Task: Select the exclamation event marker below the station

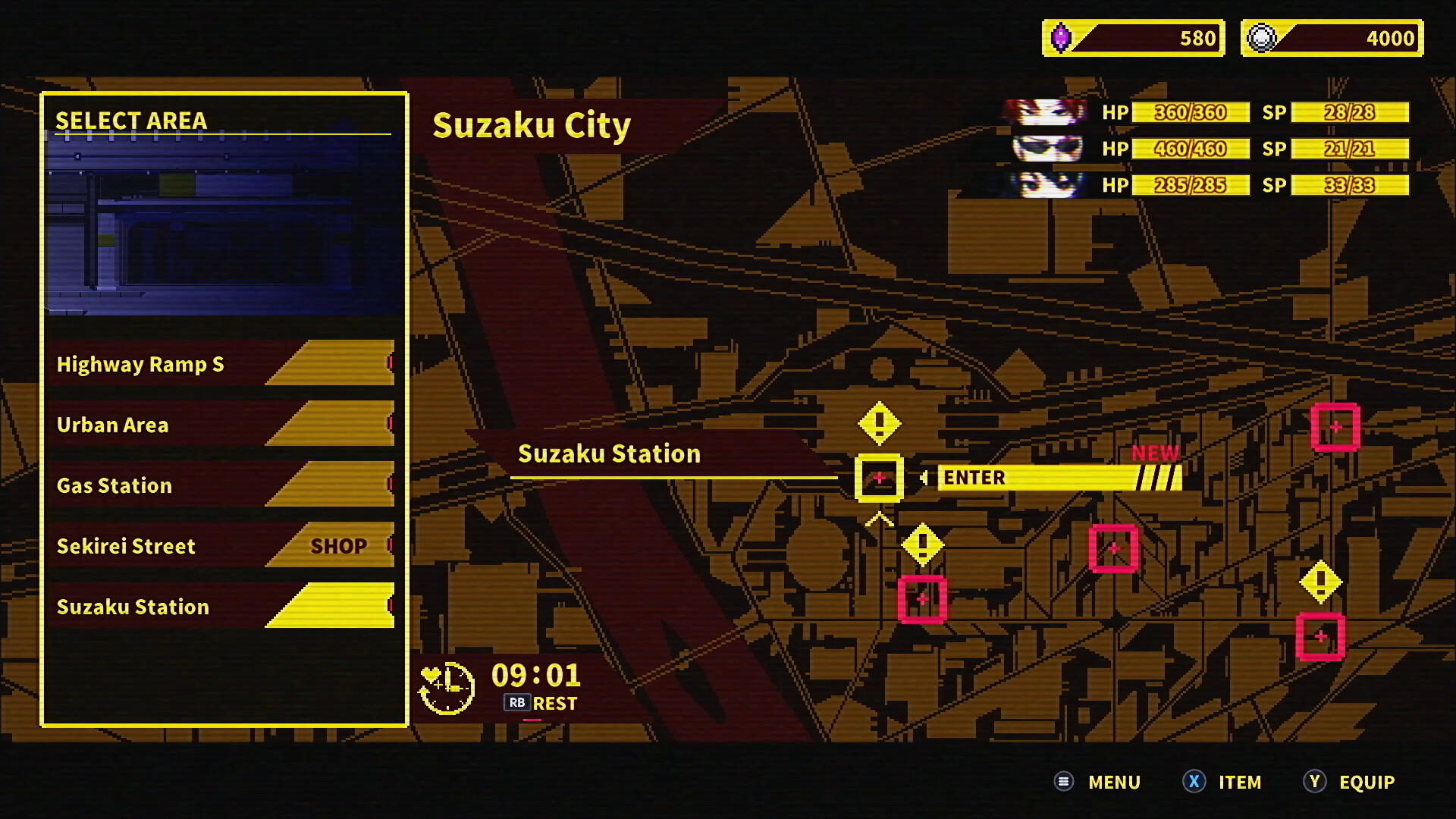Action: point(922,543)
